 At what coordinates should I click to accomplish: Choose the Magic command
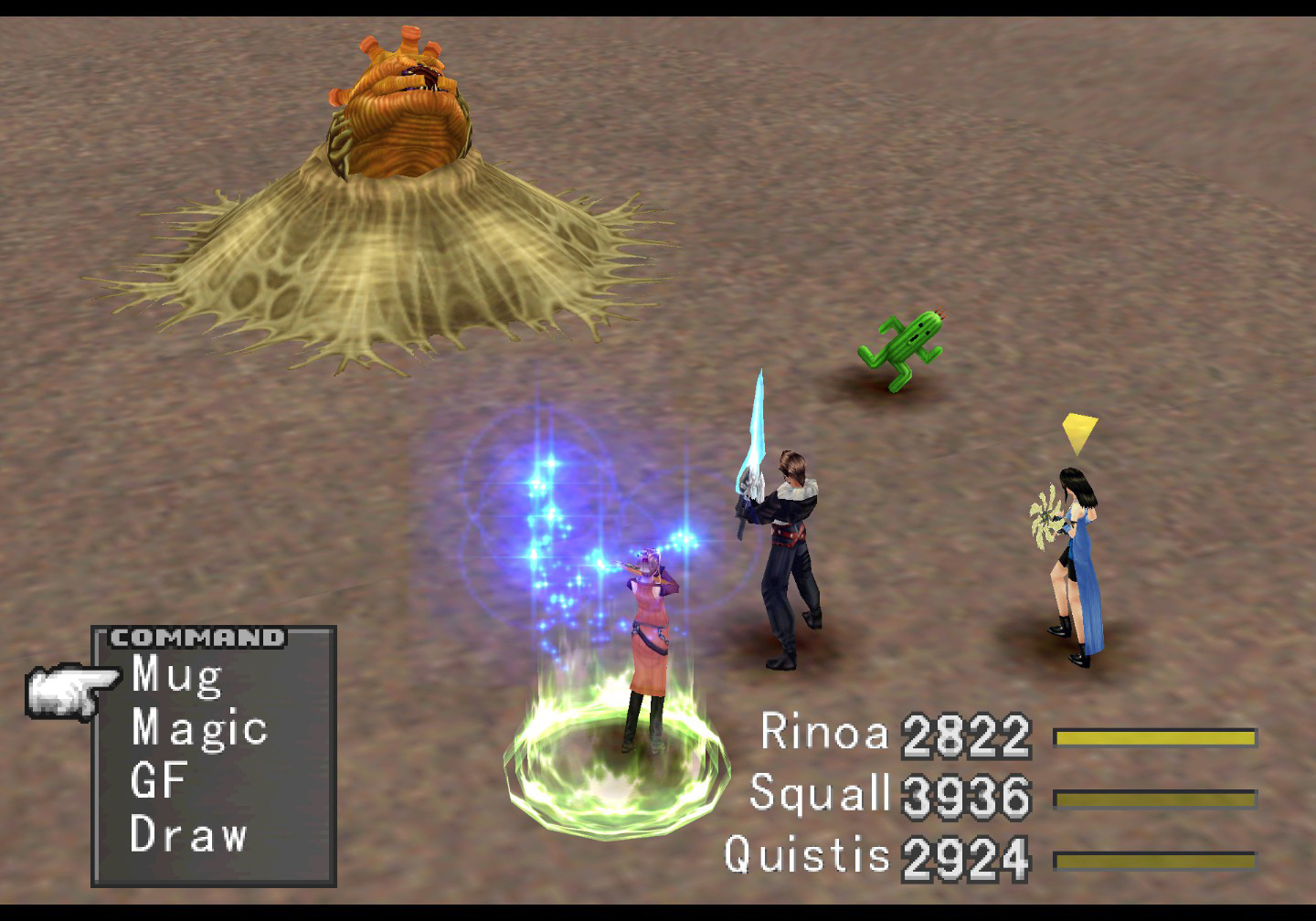tap(199, 729)
